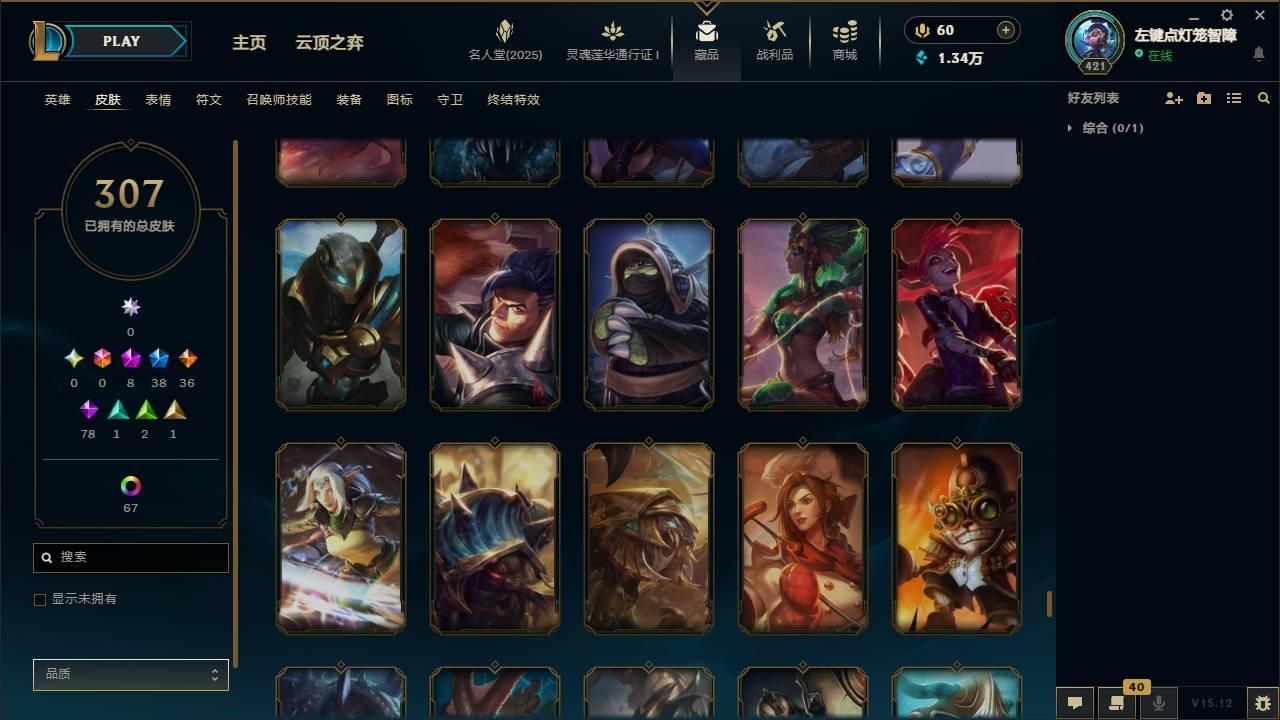Open chat conversations icon at bottom right
This screenshot has height=720, width=1280.
(x=1074, y=703)
